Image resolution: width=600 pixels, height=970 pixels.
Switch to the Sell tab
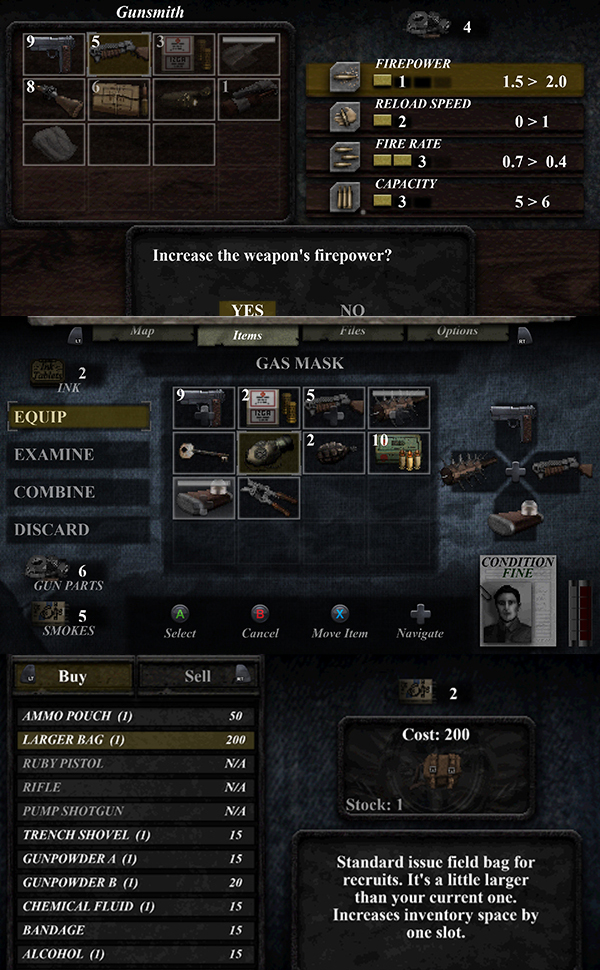(x=198, y=677)
